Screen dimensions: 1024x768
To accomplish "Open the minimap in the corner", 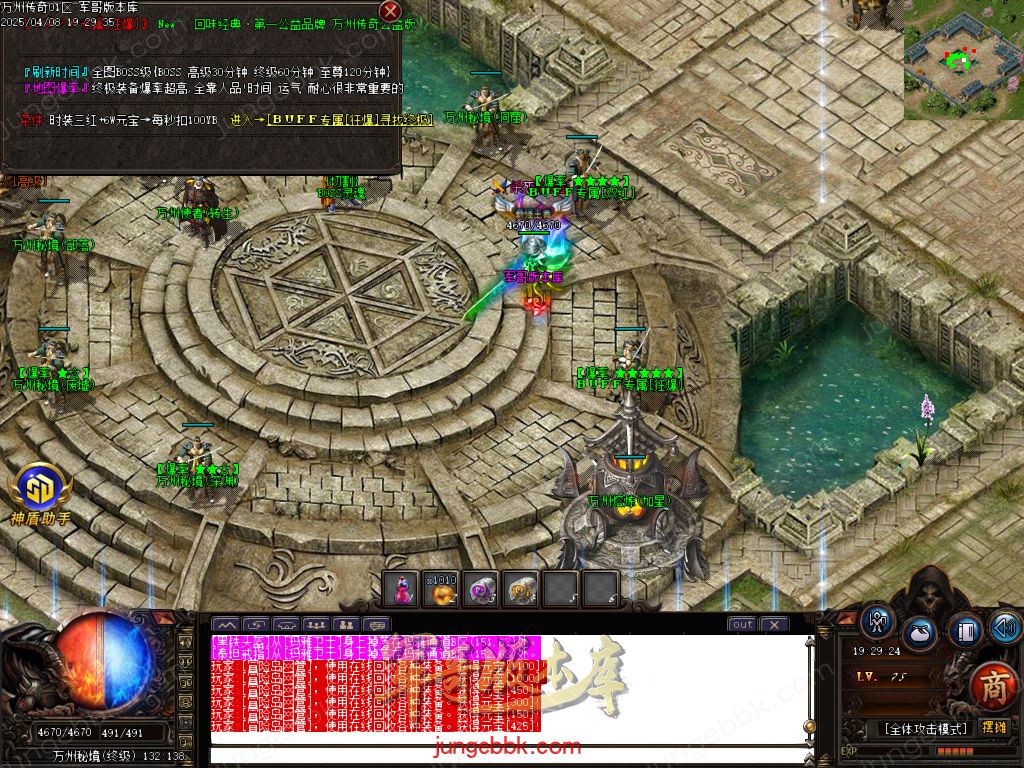I will tap(963, 60).
